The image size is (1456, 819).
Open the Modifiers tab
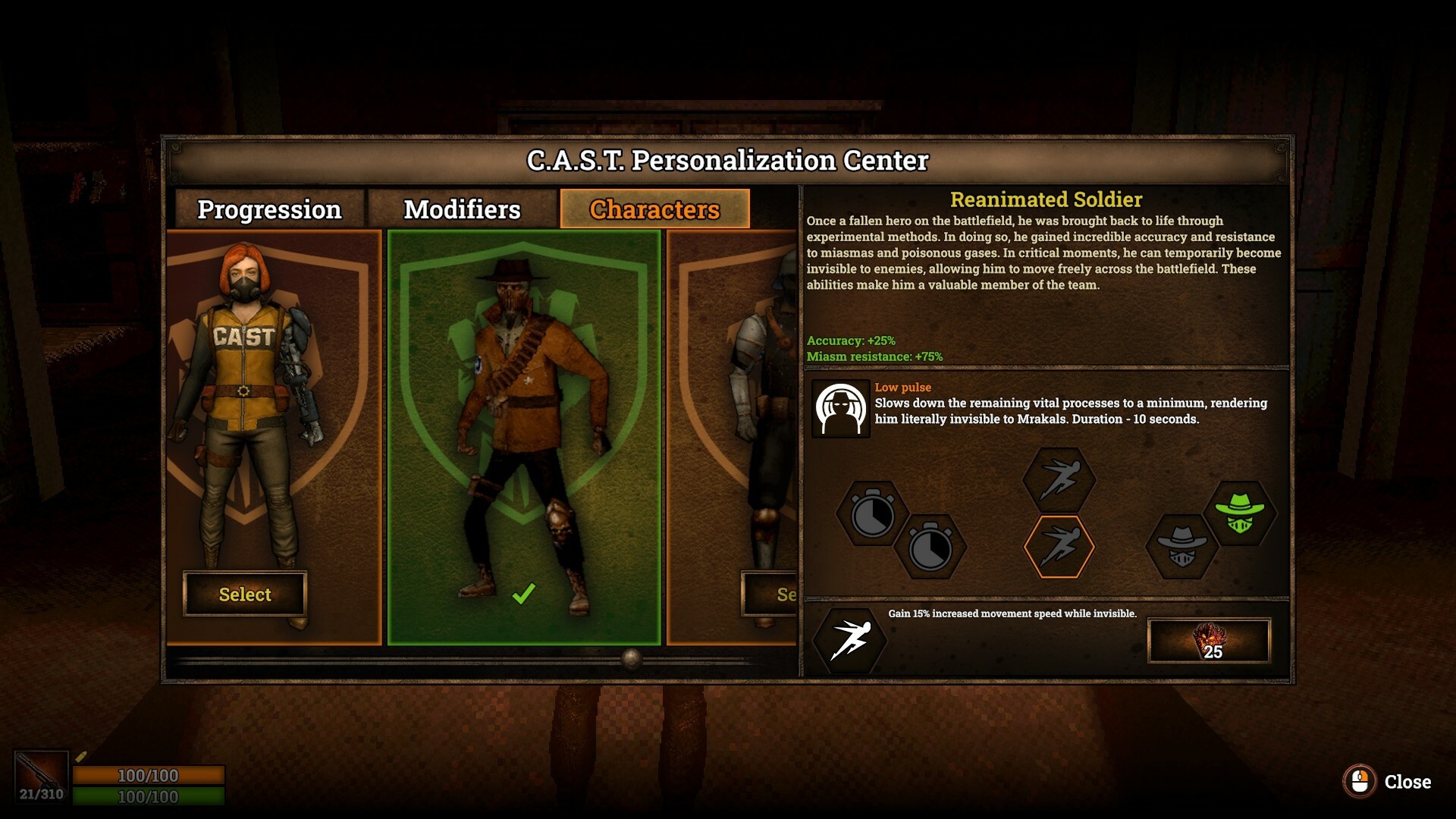tap(462, 209)
